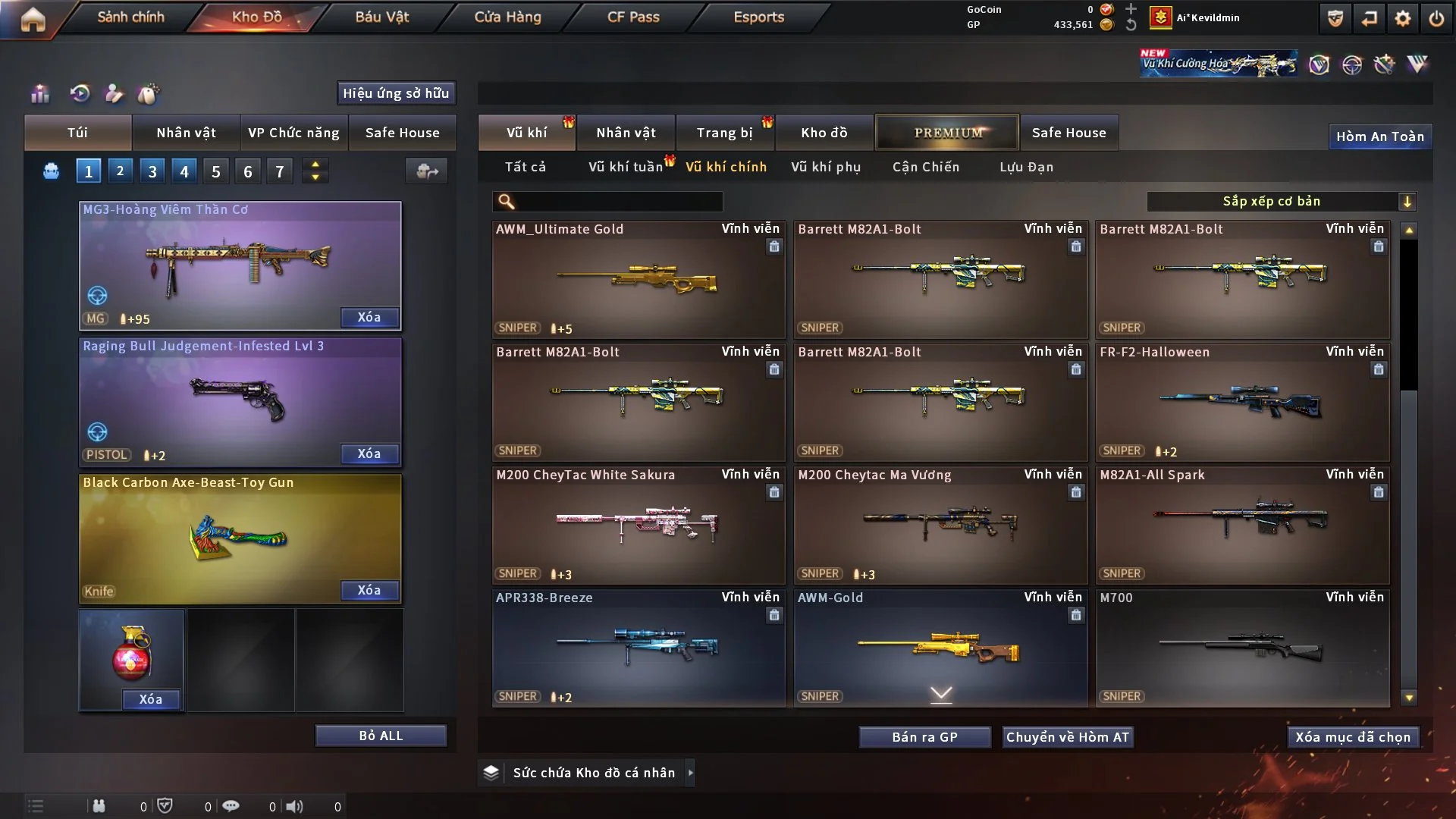Image resolution: width=1456 pixels, height=819 pixels.
Task: Remove MG3-Hoàng Viêm Thần Cơ with Xóa
Action: [x=369, y=317]
